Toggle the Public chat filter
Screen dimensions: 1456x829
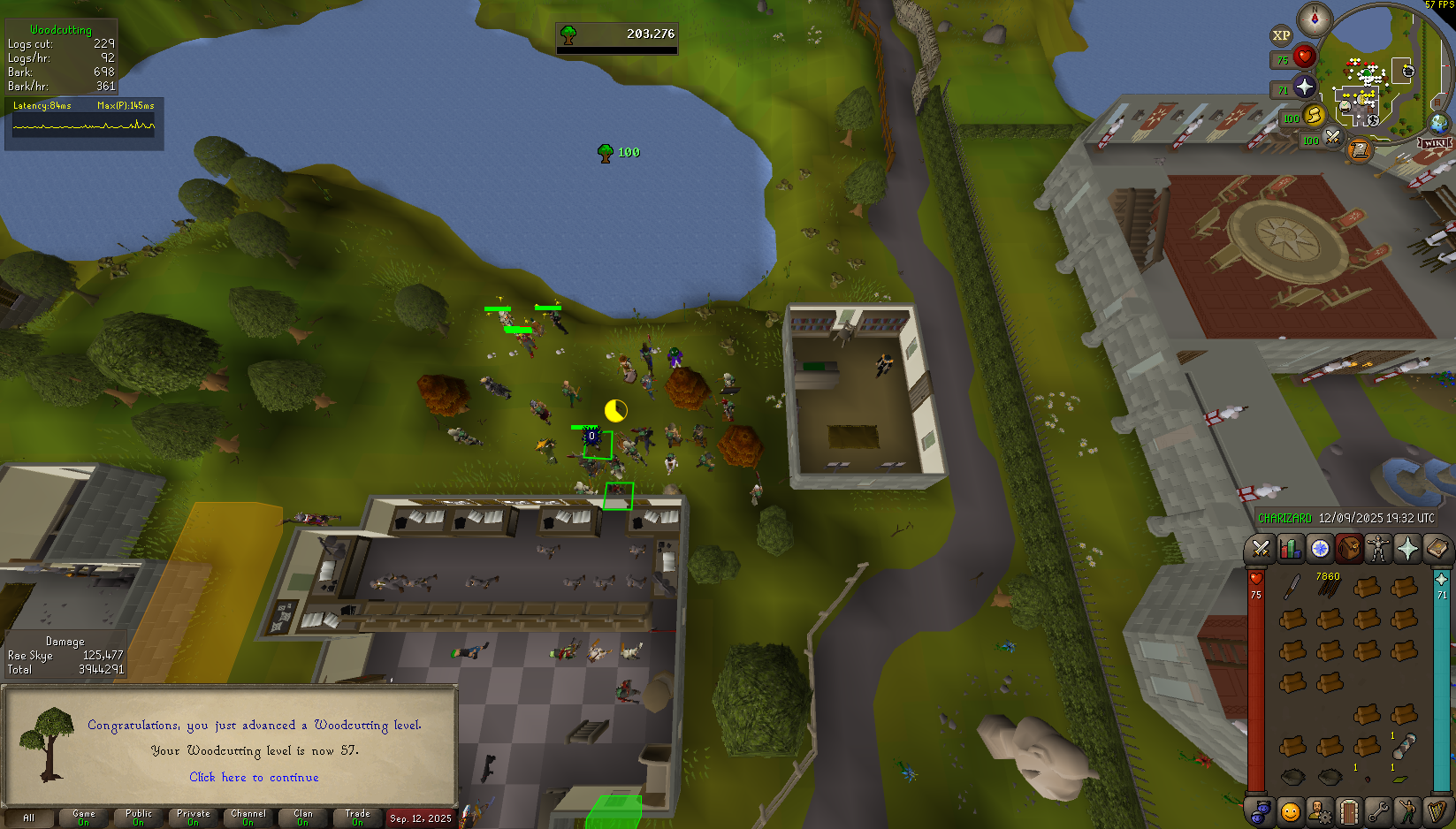(139, 818)
